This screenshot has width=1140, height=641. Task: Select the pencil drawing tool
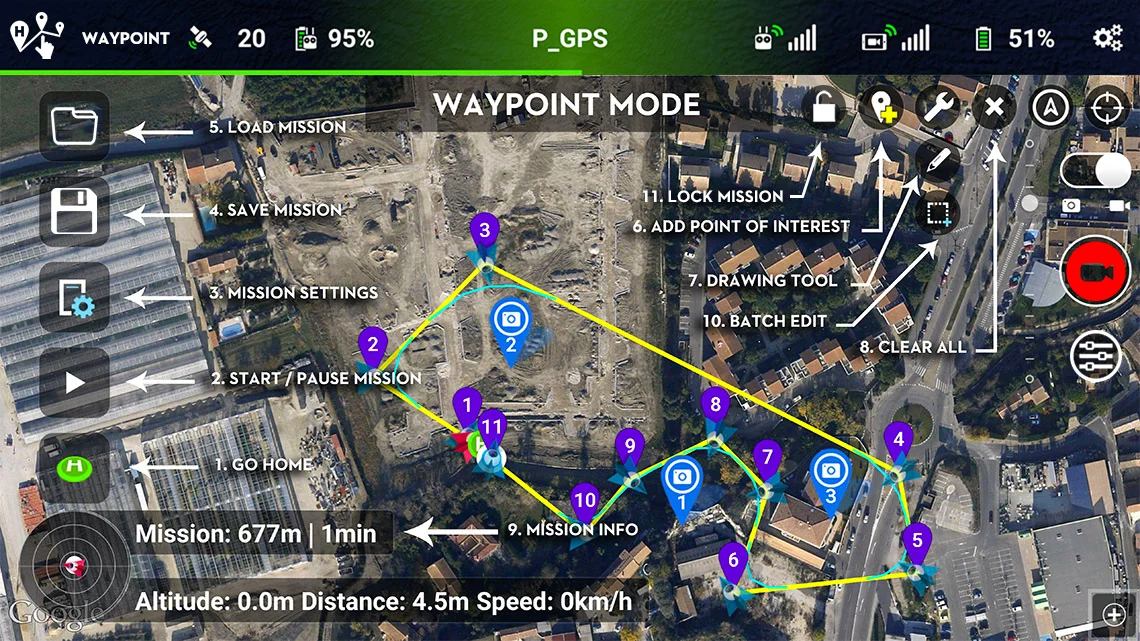click(937, 162)
